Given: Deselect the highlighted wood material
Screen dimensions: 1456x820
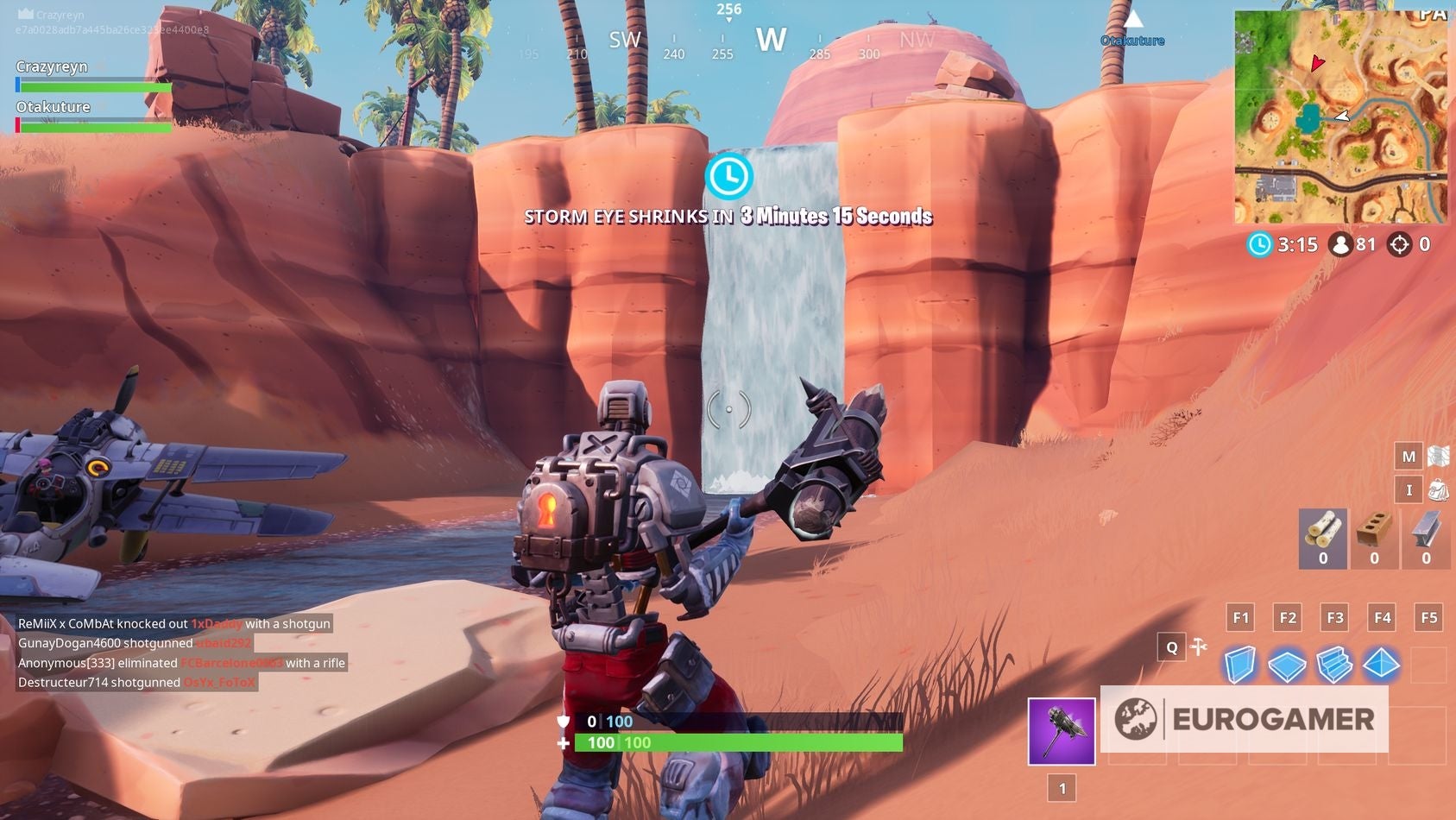Looking at the screenshot, I should 1321,537.
